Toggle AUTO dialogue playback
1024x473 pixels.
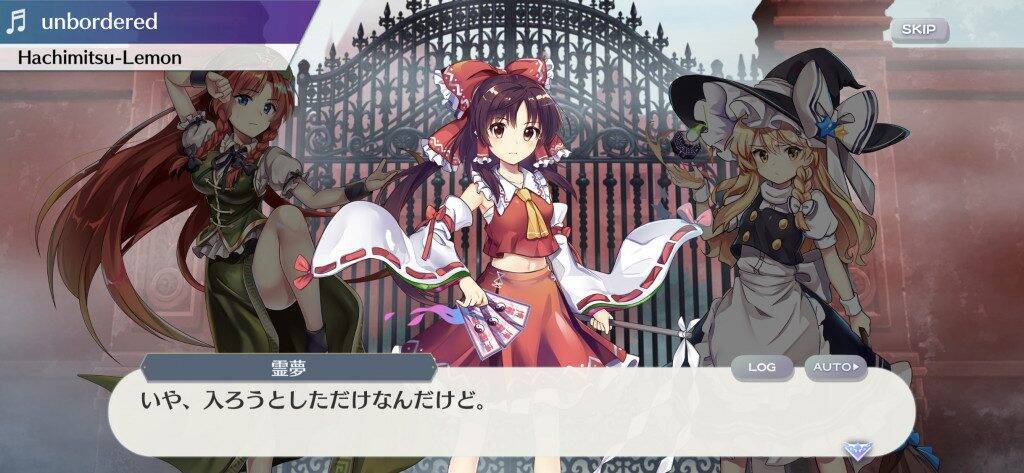point(835,367)
